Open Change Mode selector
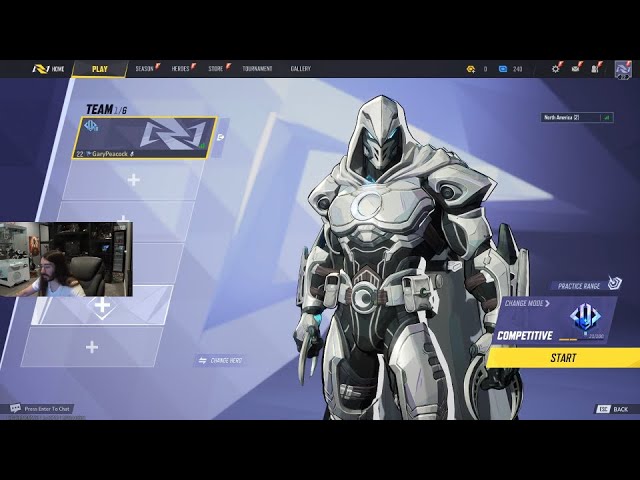This screenshot has height=480, width=640. (x=527, y=303)
